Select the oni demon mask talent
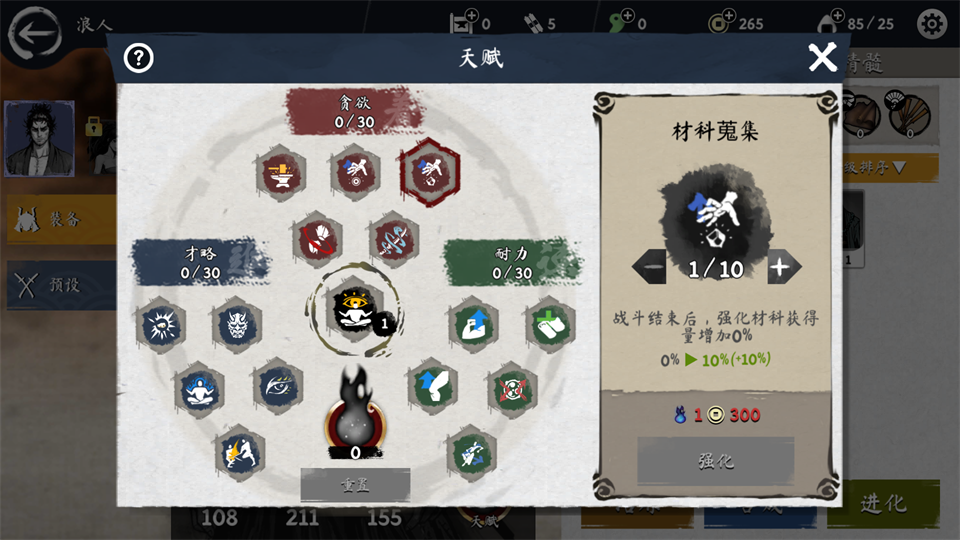Viewport: 960px width, 540px height. [237, 325]
